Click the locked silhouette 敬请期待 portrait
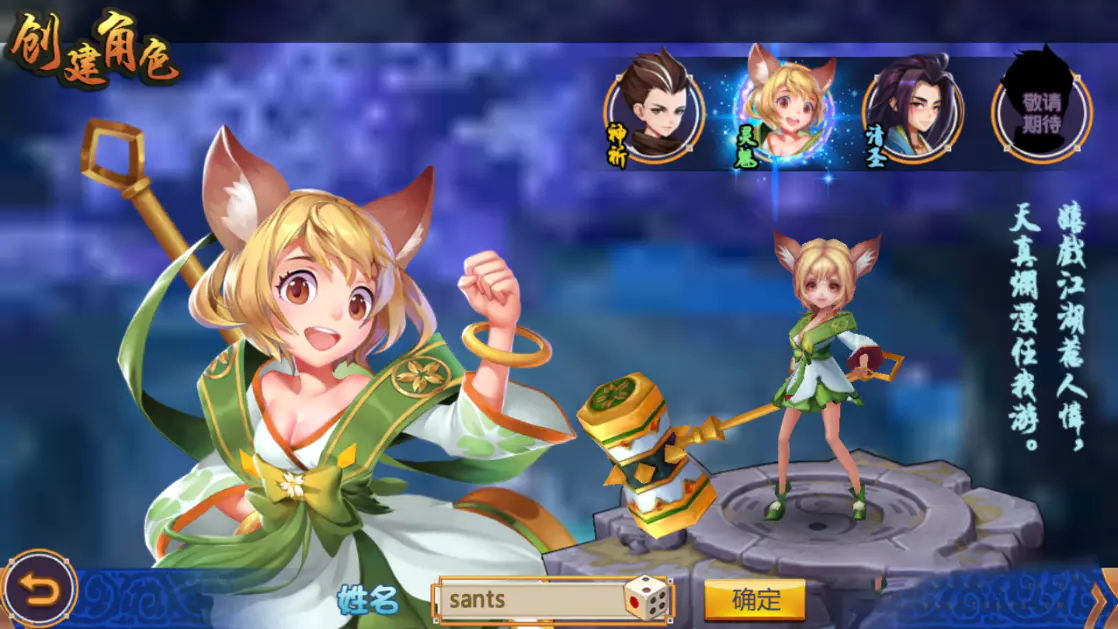The height and width of the screenshot is (629, 1118). pos(1041,110)
